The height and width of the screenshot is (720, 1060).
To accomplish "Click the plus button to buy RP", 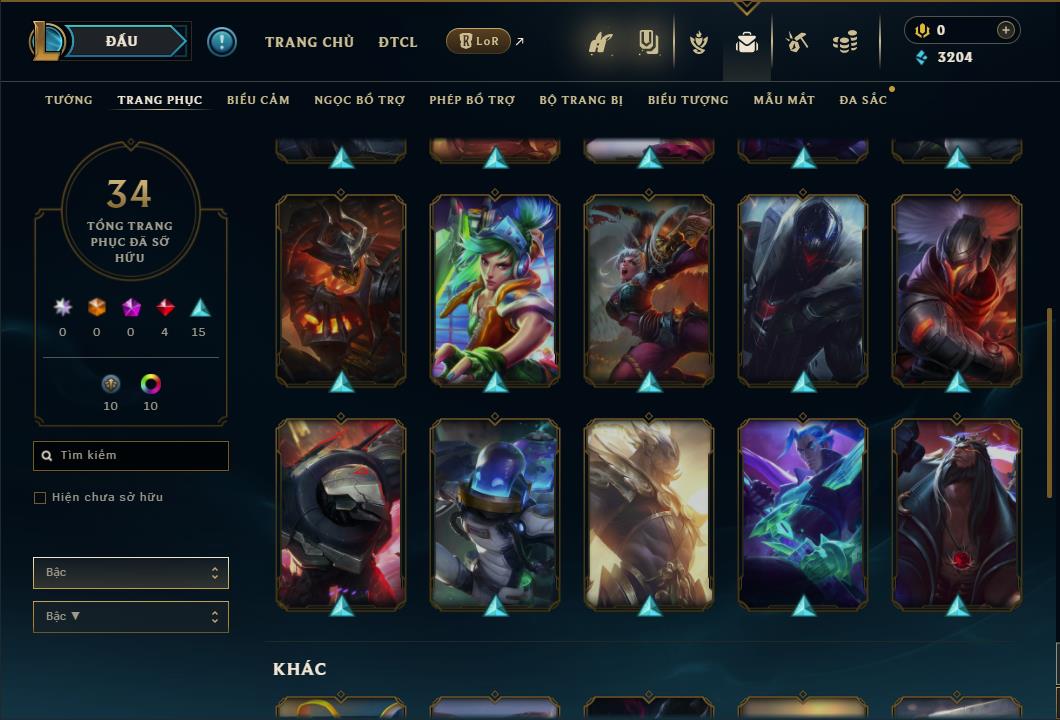I will (1005, 30).
